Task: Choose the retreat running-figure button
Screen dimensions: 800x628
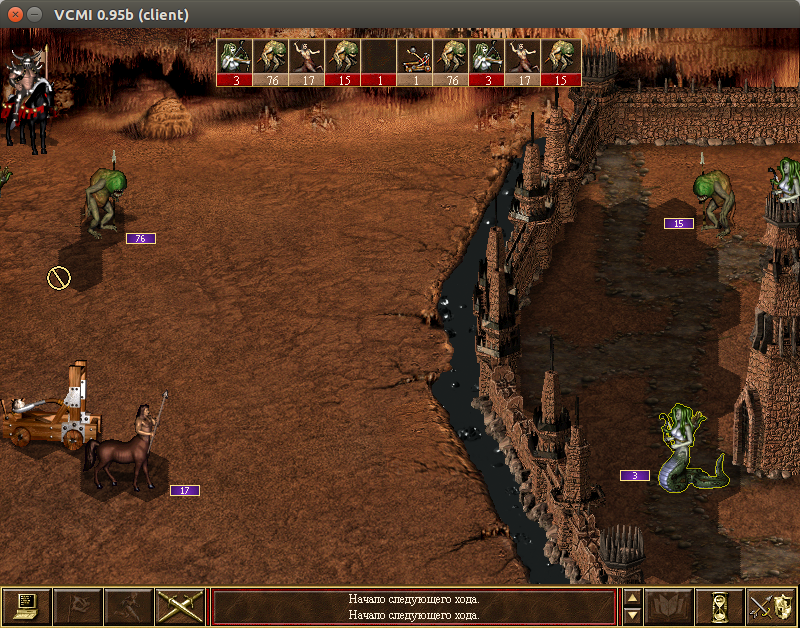Action: [x=129, y=606]
